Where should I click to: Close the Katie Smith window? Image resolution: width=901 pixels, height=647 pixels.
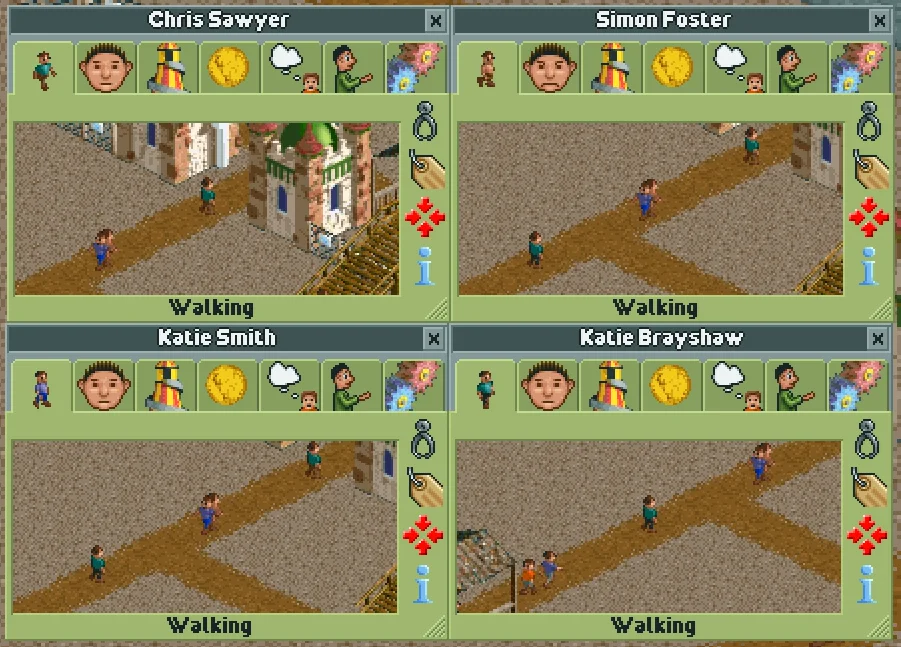pos(433,339)
